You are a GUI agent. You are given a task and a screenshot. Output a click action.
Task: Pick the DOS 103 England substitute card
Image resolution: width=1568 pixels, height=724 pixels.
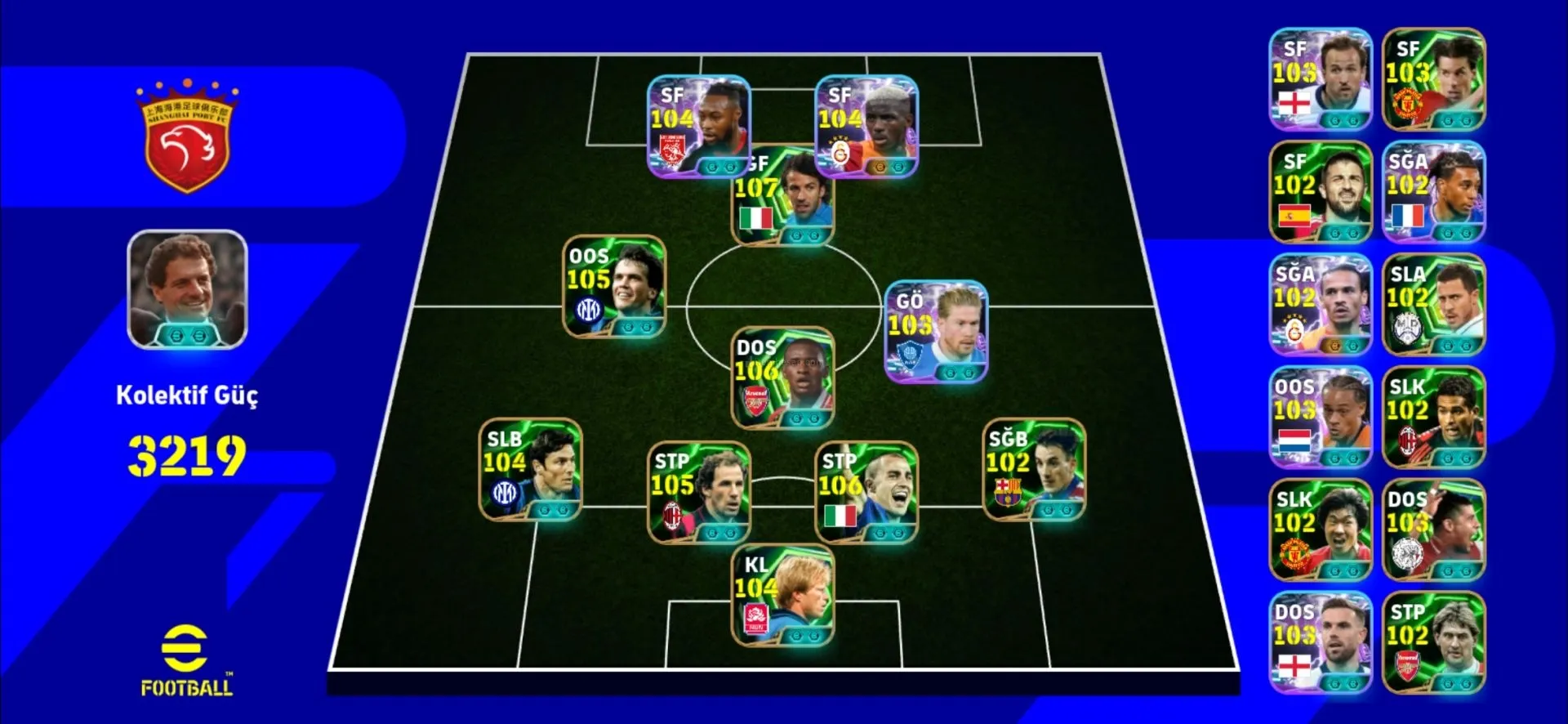pos(1320,643)
